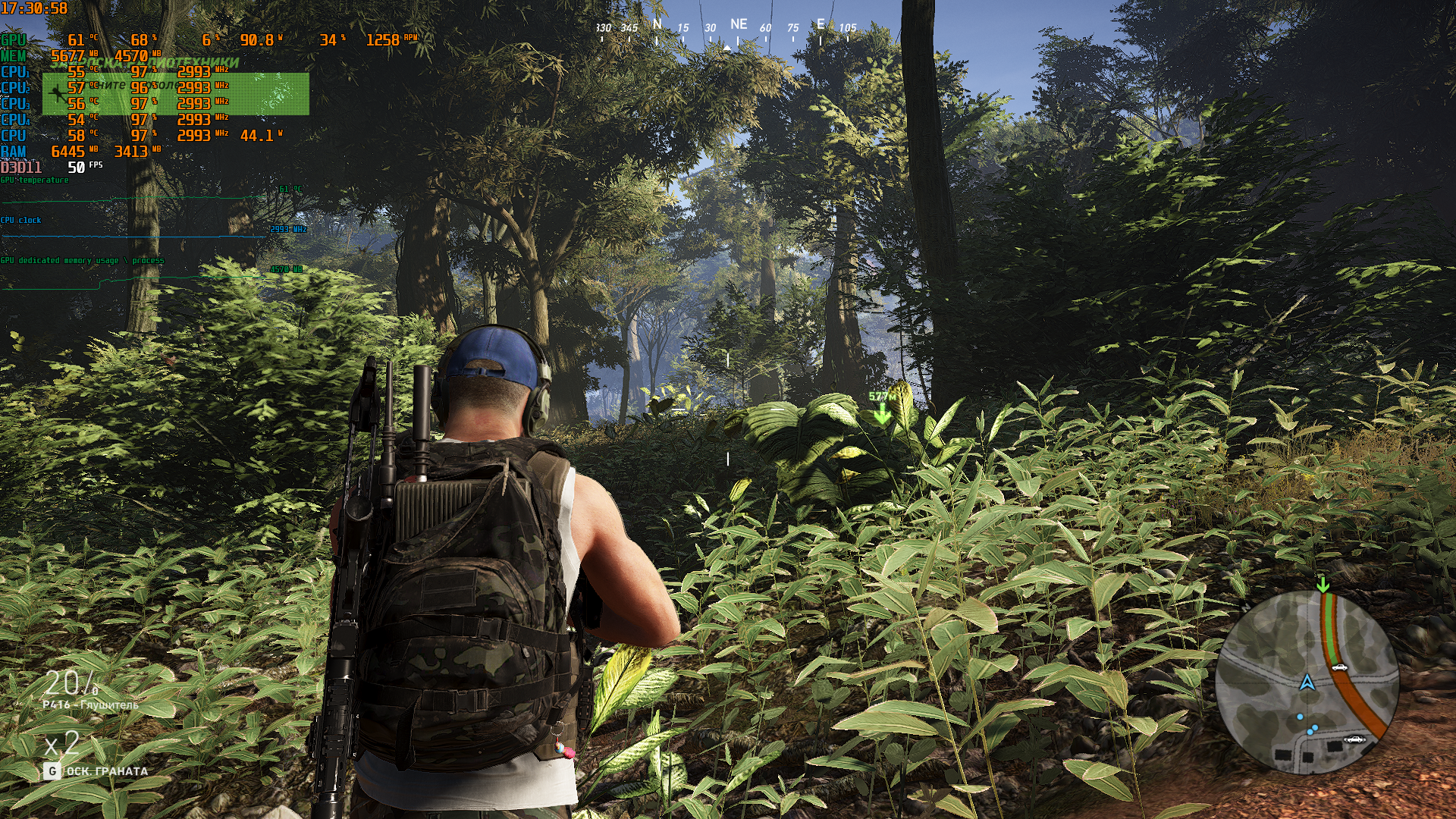Click the circular minimap

1307,682
